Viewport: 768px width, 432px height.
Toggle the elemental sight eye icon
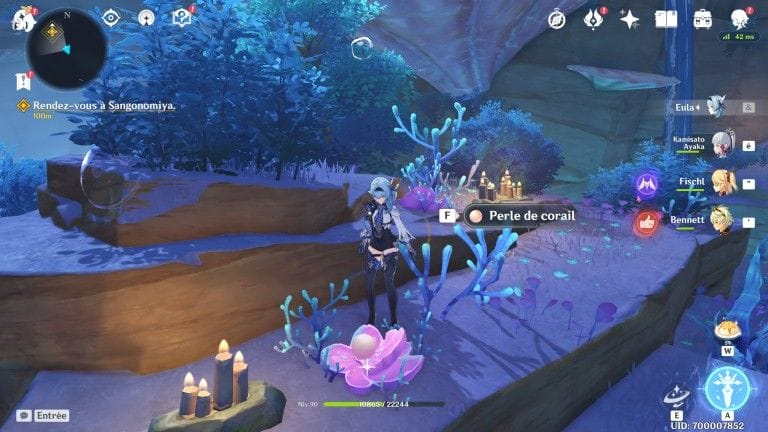pyautogui.click(x=111, y=18)
